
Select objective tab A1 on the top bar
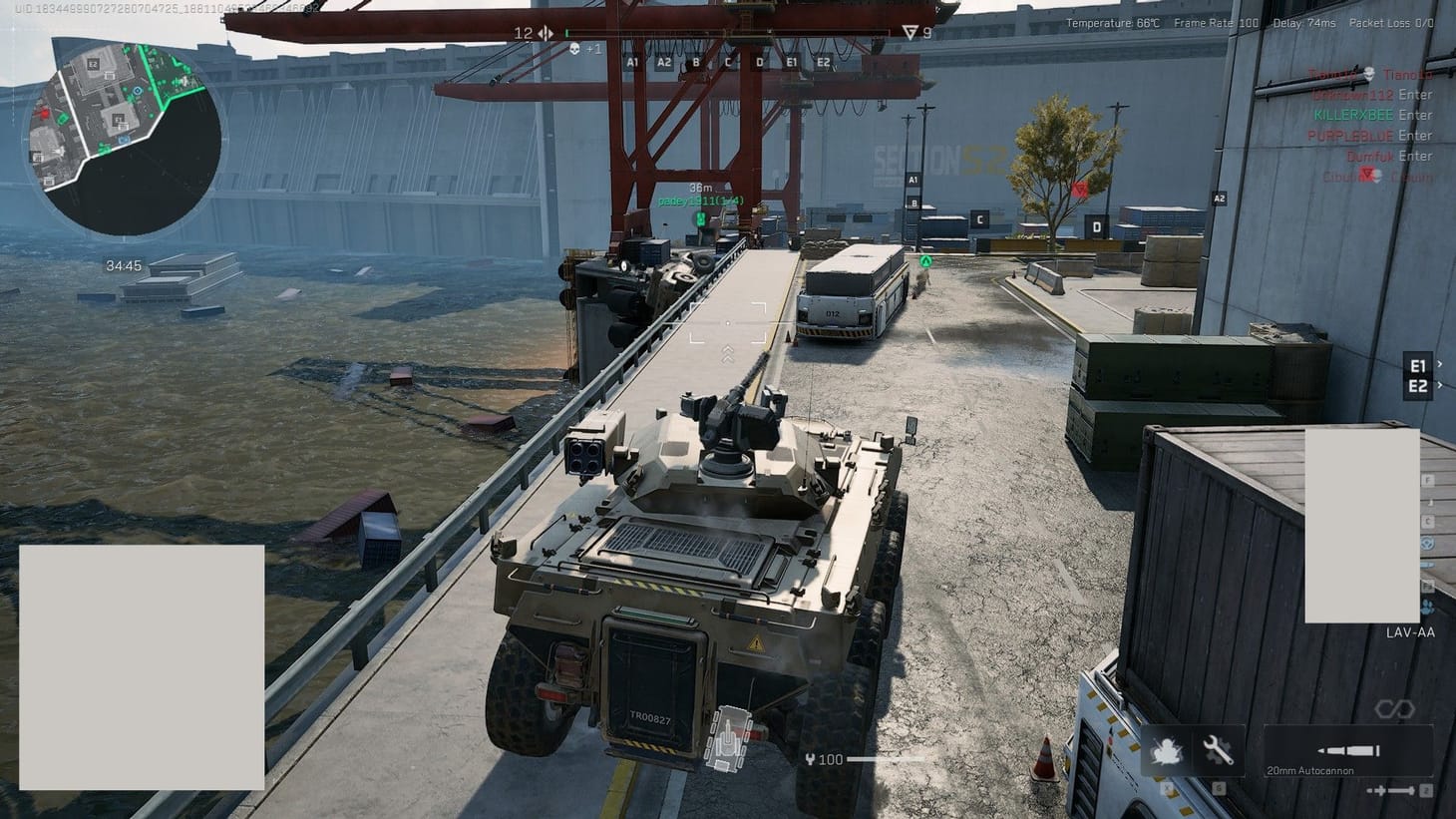(631, 61)
